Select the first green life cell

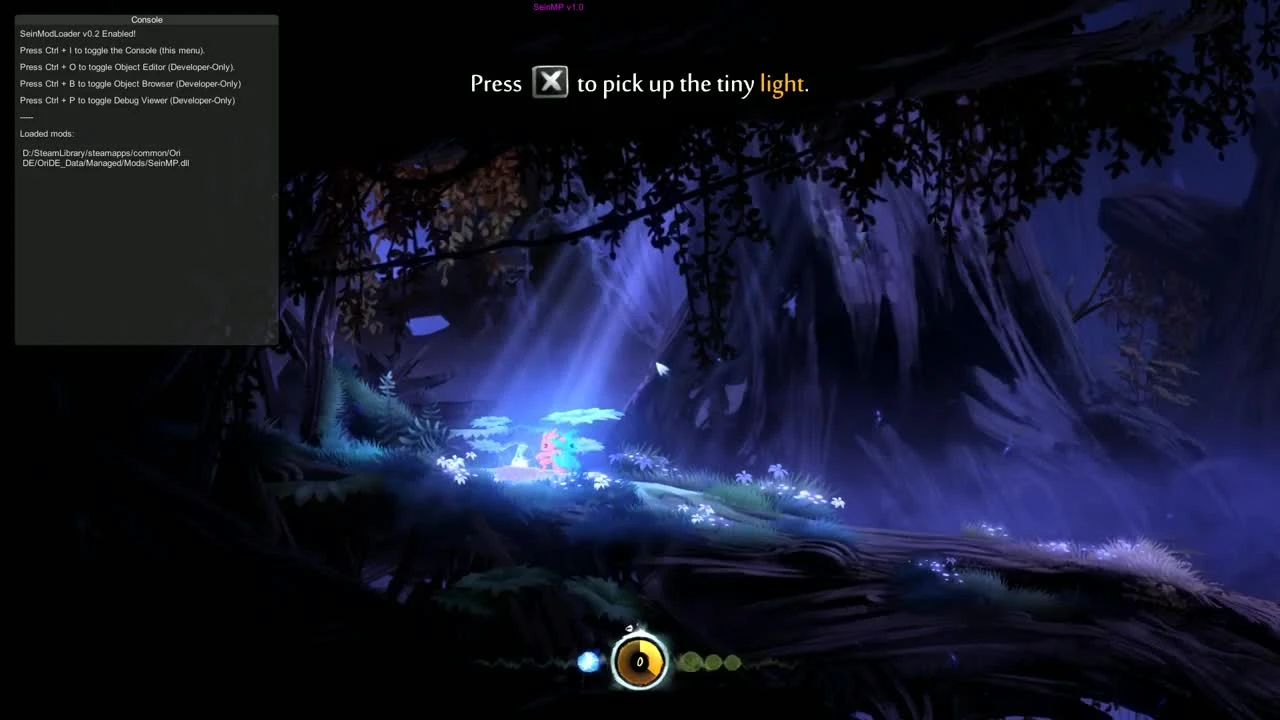(x=690, y=661)
